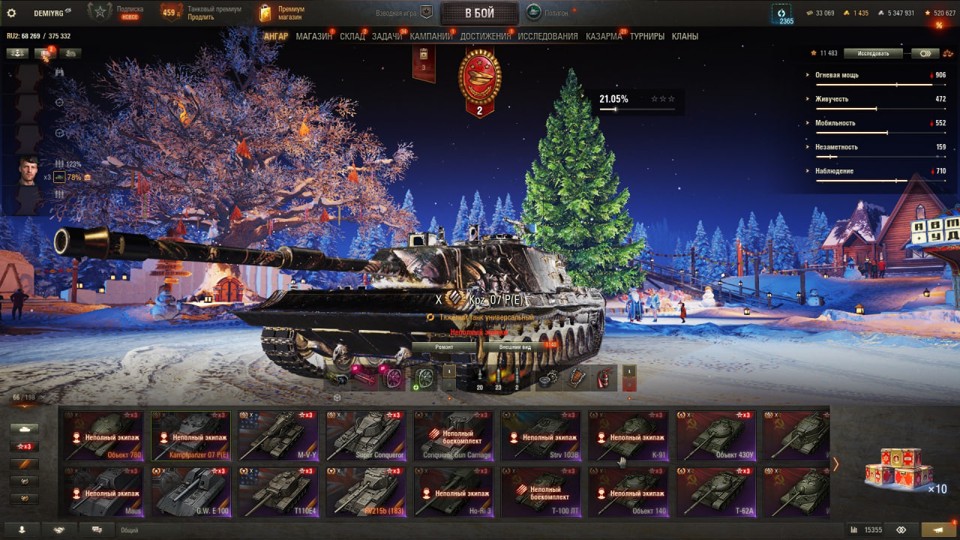Open the КЛАНЫ tab
Image resolution: width=960 pixels, height=540 pixels.
click(x=685, y=36)
